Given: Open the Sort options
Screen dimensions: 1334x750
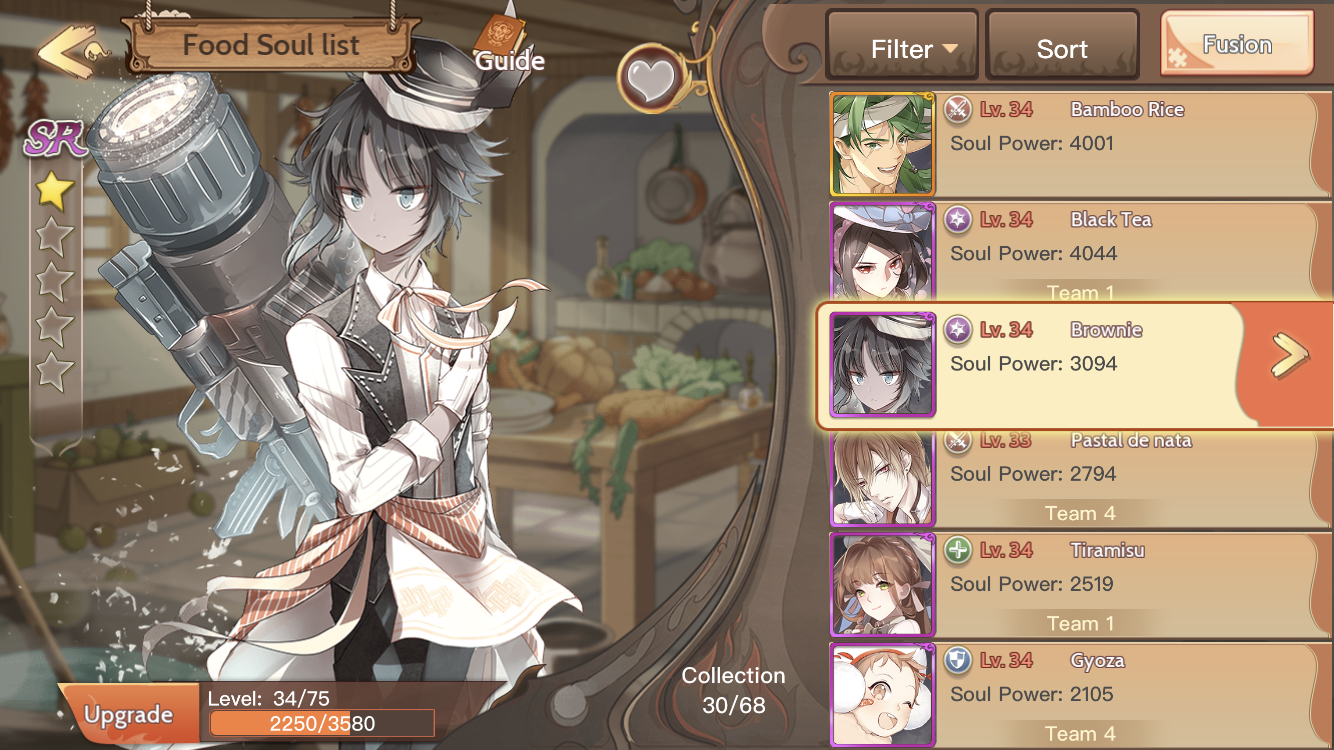Looking at the screenshot, I should point(1062,47).
